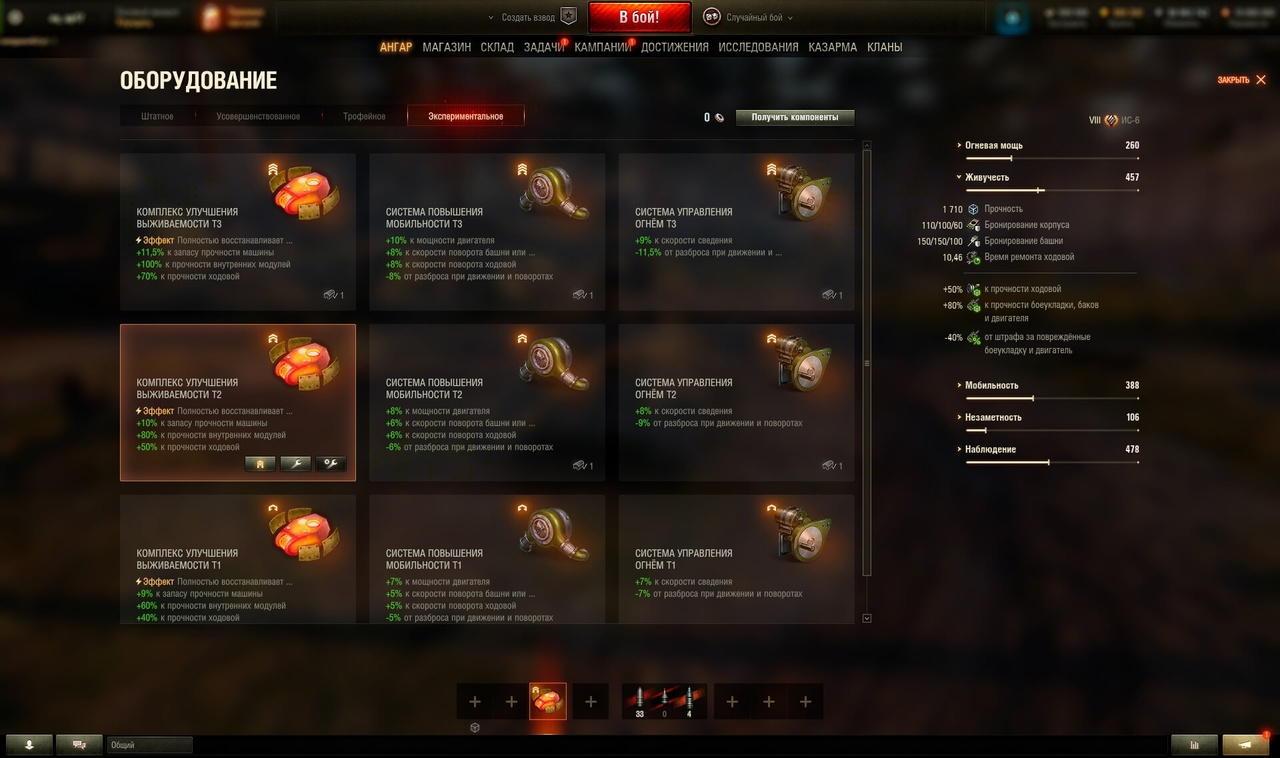Expand the Мобильность stats section

click(x=992, y=386)
